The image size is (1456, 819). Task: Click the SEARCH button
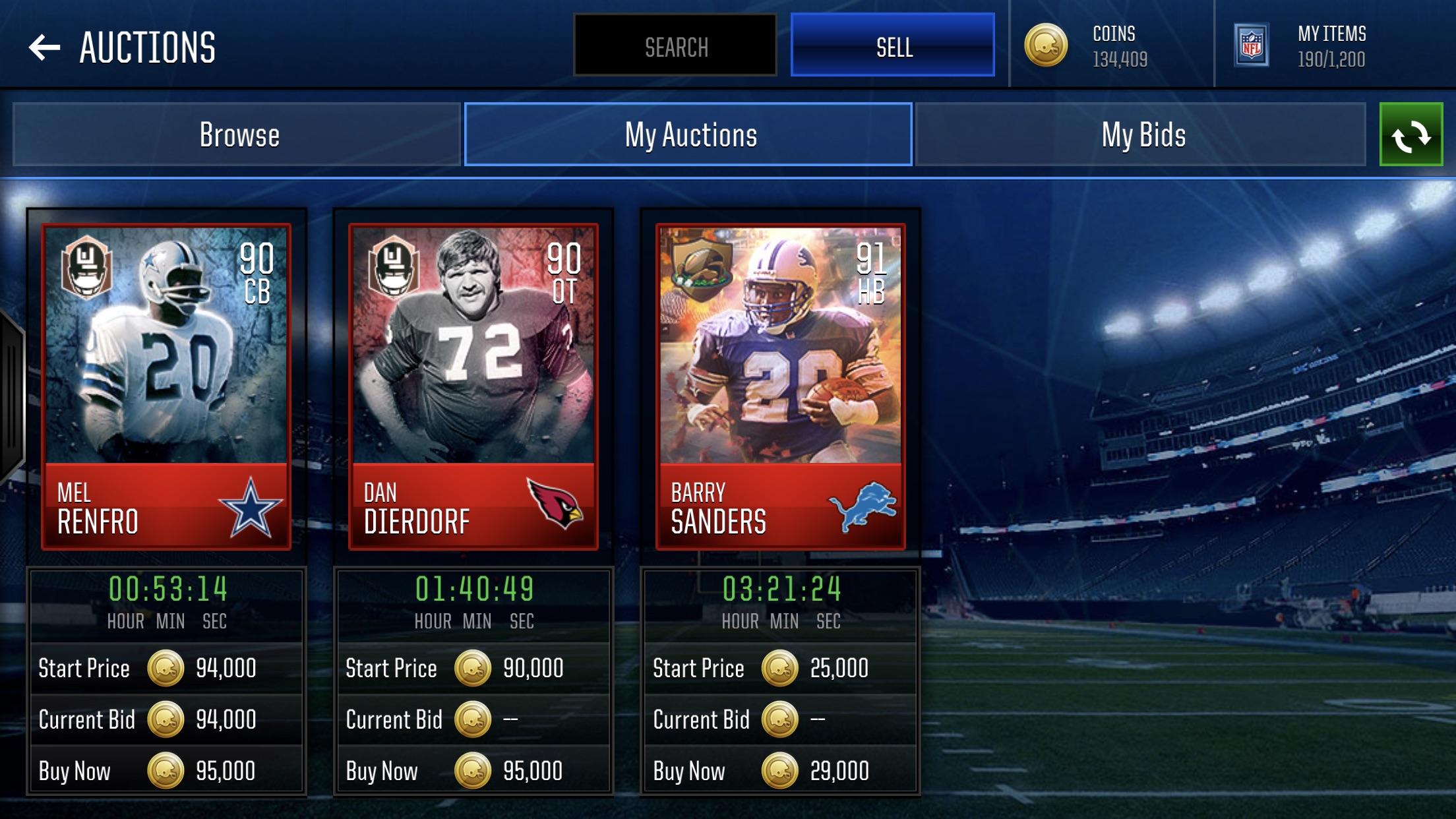click(674, 44)
